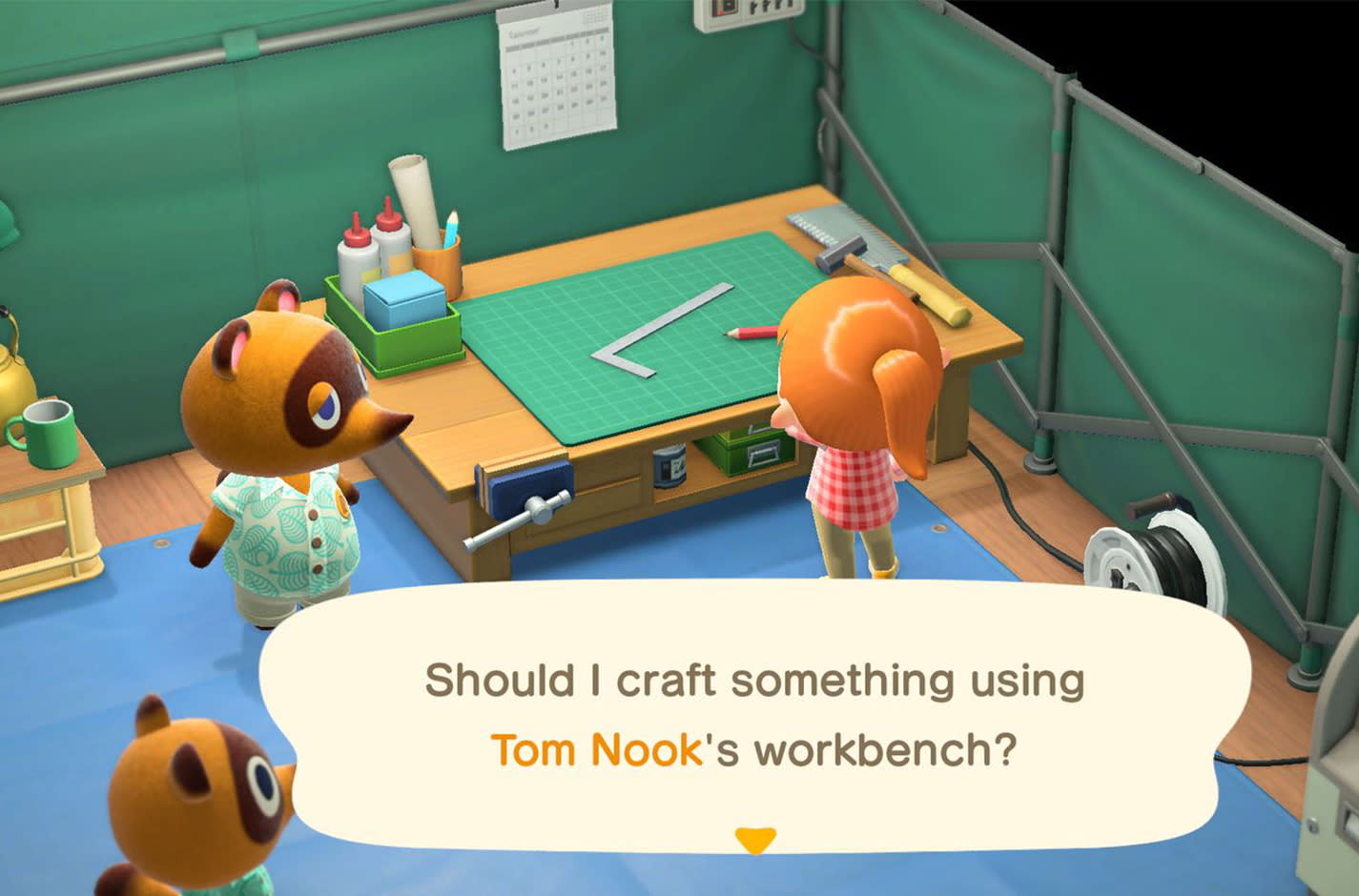Advance dialogue with the yellow arrow
The width and height of the screenshot is (1359, 896).
coord(754,839)
